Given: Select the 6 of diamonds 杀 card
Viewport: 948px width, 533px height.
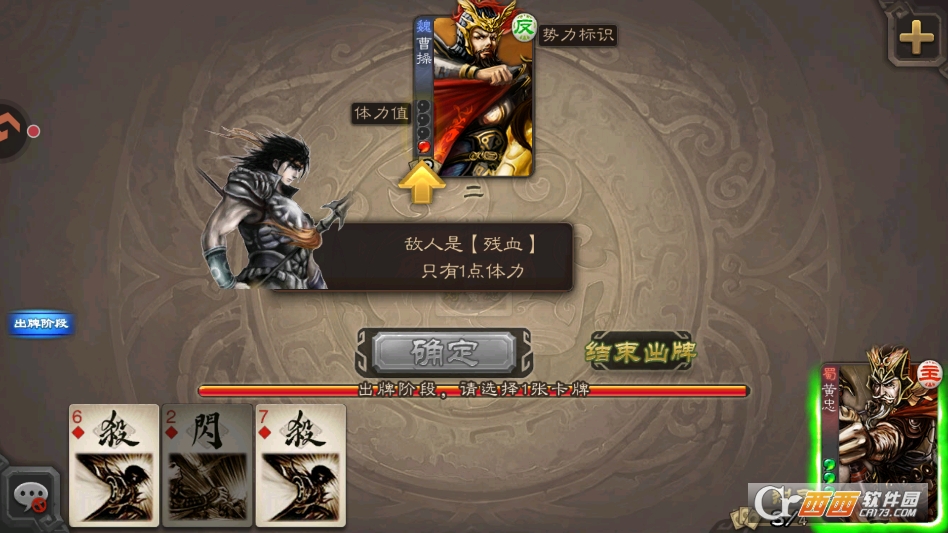Looking at the screenshot, I should (x=114, y=464).
